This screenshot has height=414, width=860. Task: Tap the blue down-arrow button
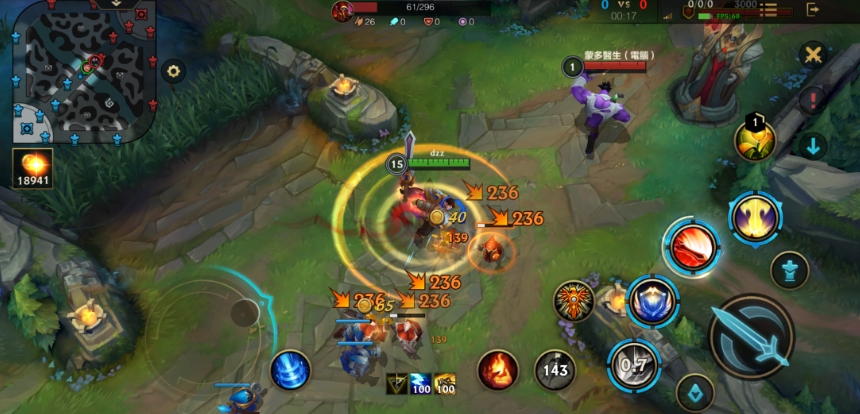pyautogui.click(x=813, y=146)
